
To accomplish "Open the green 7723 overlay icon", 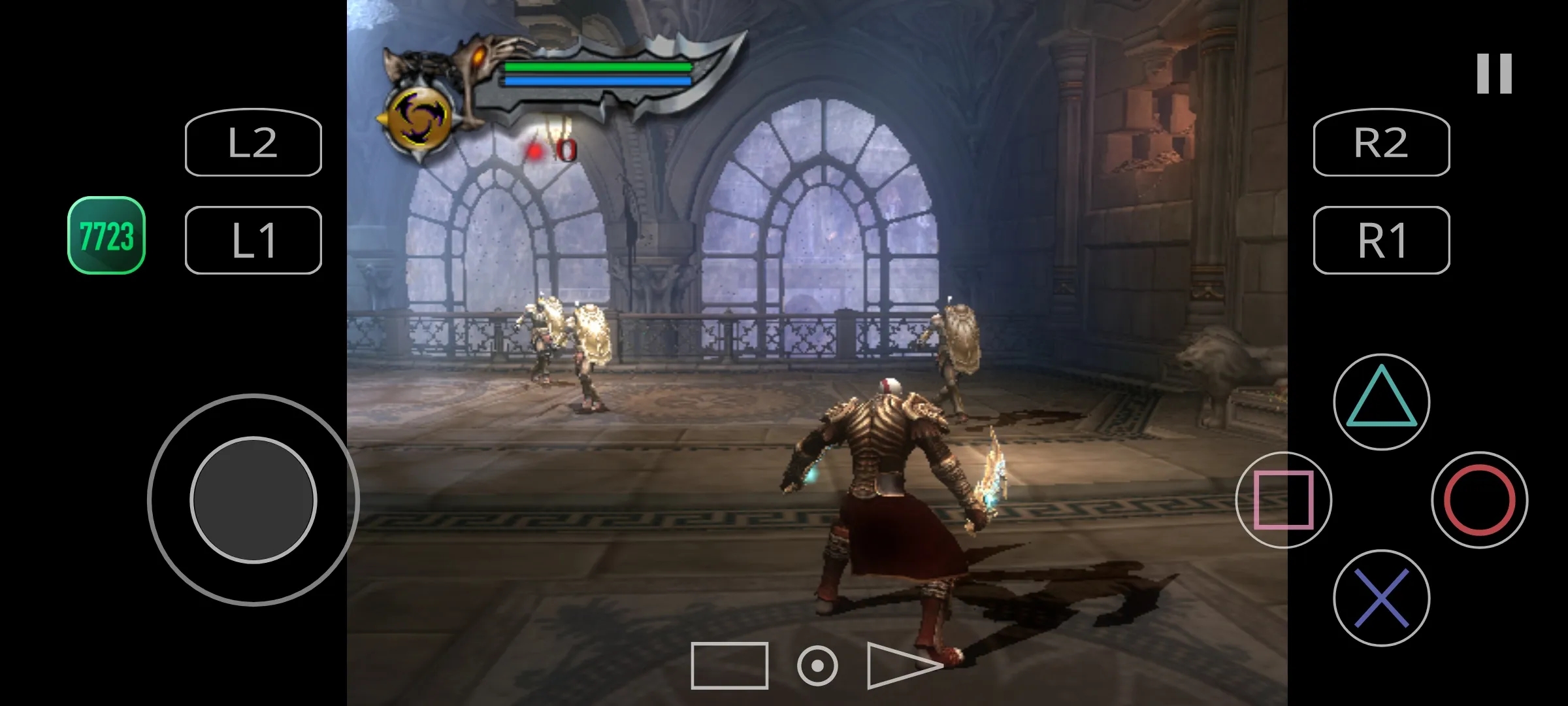I will coord(106,235).
